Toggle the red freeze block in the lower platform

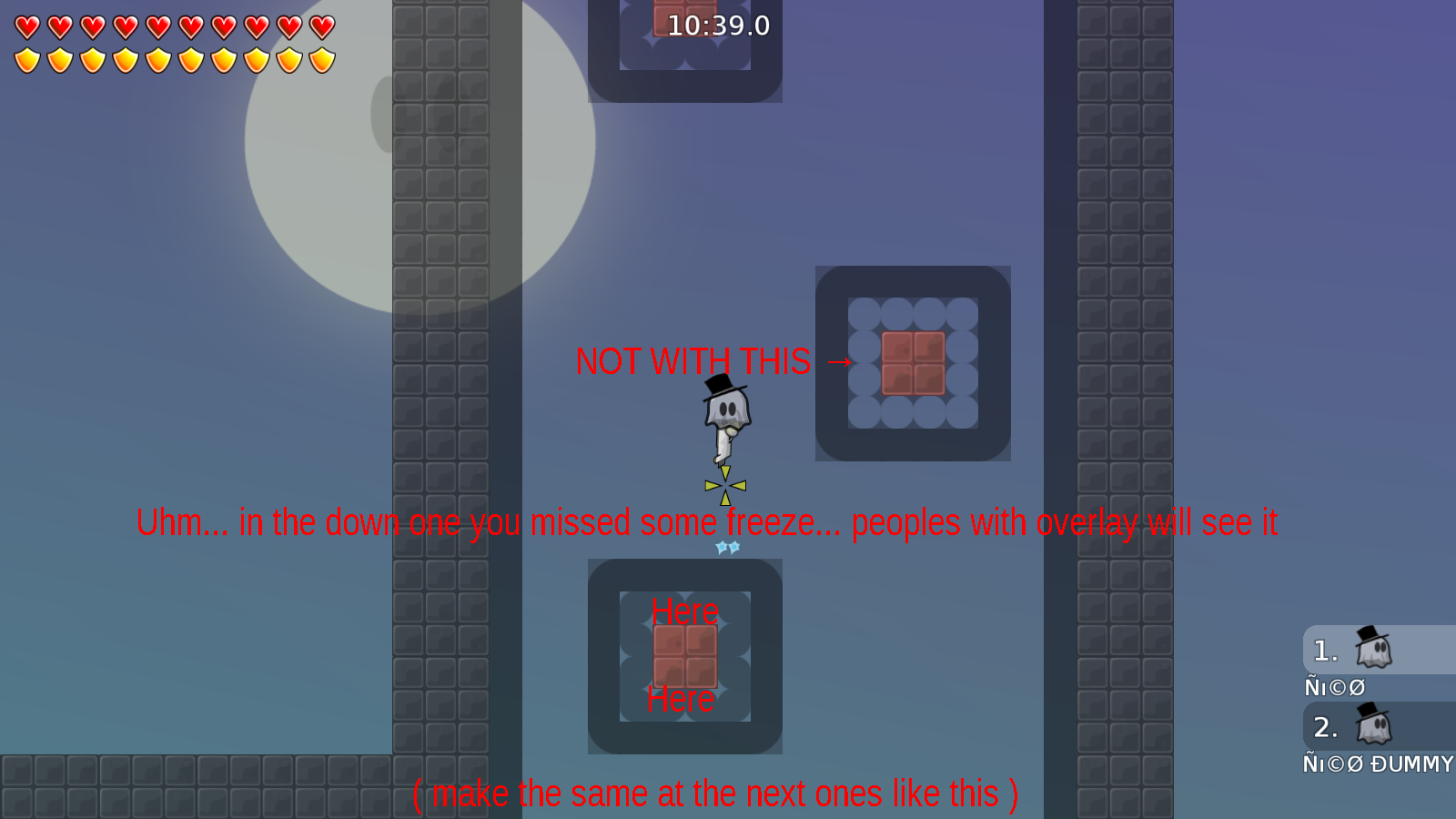pos(684,655)
